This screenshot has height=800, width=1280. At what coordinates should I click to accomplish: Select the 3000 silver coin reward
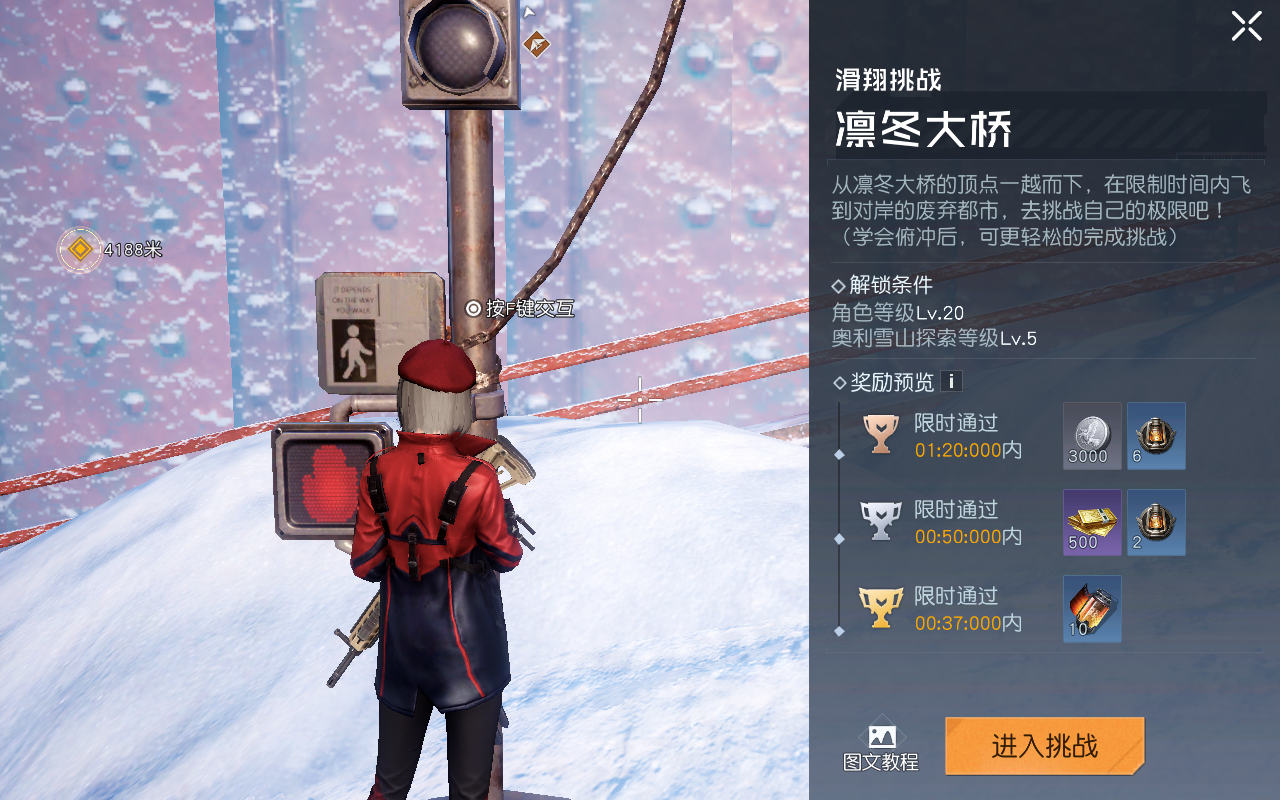[x=1092, y=436]
